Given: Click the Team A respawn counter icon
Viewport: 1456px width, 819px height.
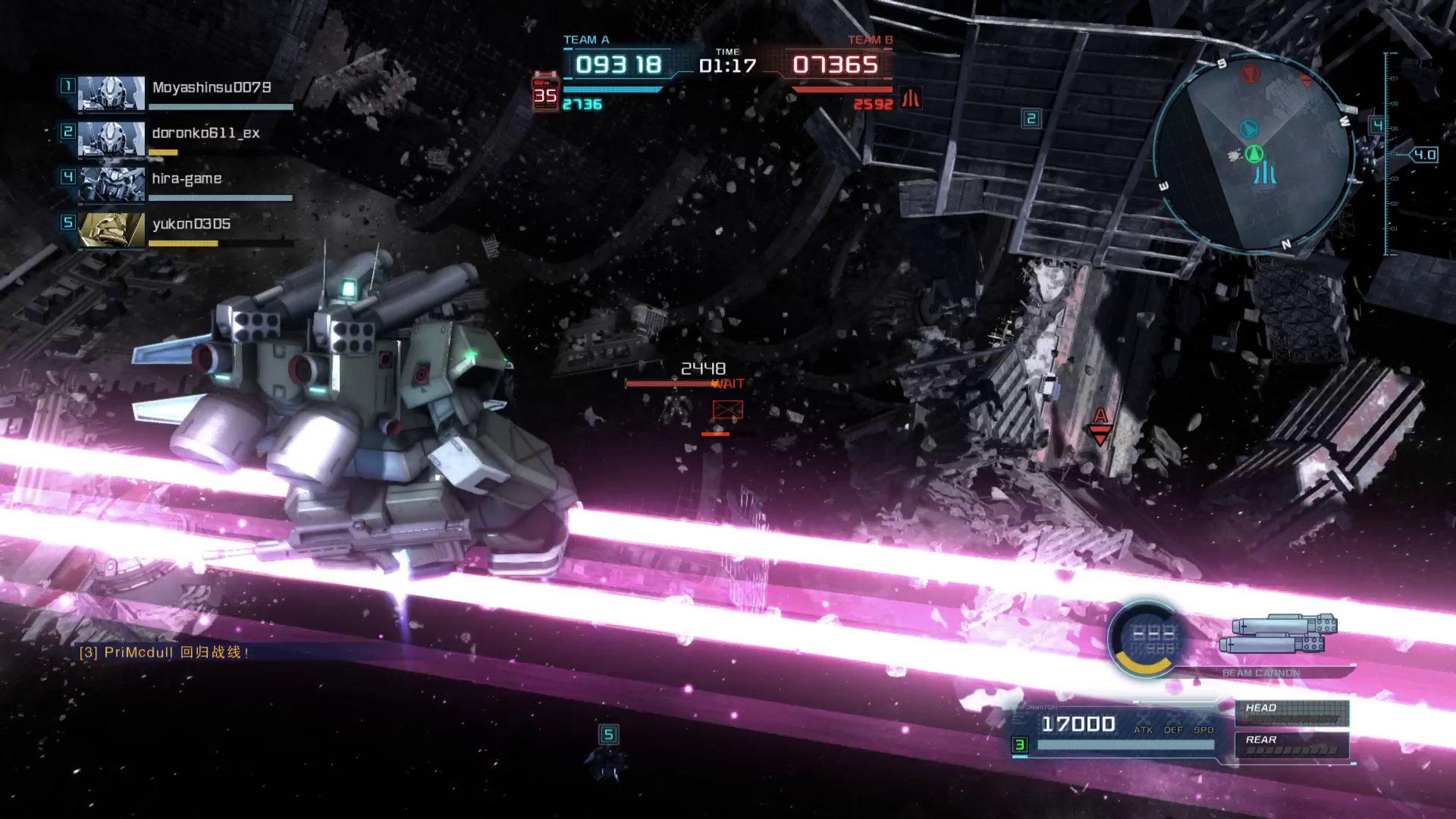Looking at the screenshot, I should 545,93.
